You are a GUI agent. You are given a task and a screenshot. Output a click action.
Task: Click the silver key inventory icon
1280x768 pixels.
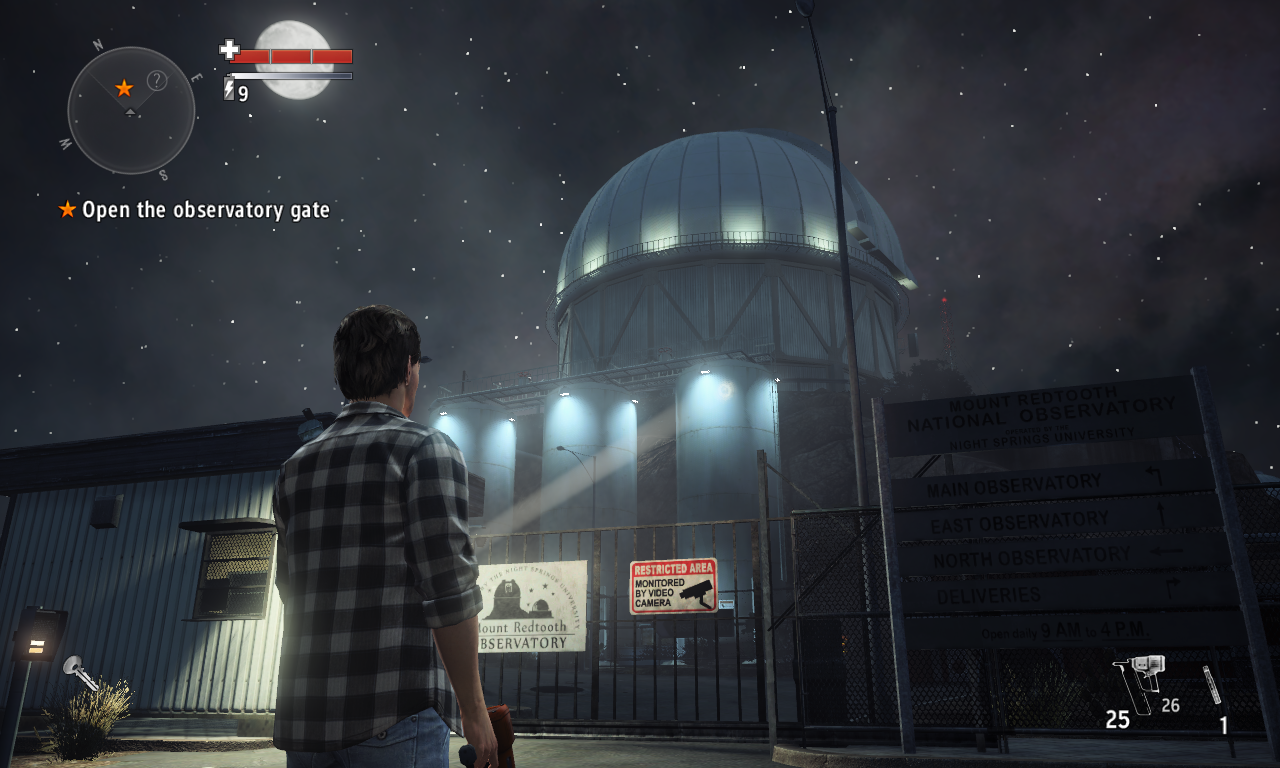pyautogui.click(x=79, y=672)
